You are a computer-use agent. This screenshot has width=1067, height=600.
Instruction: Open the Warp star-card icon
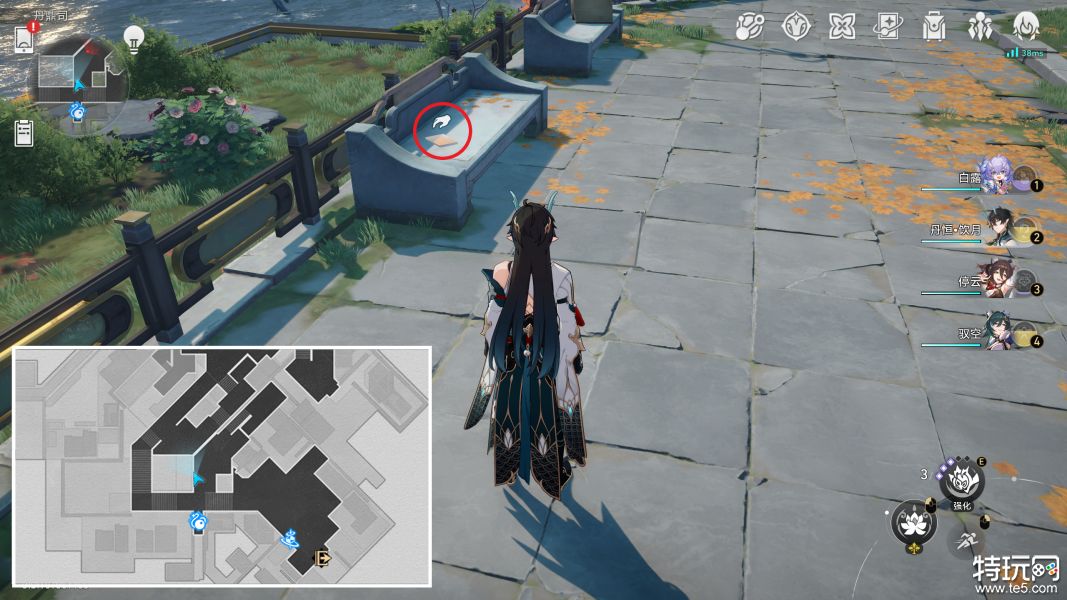888,26
